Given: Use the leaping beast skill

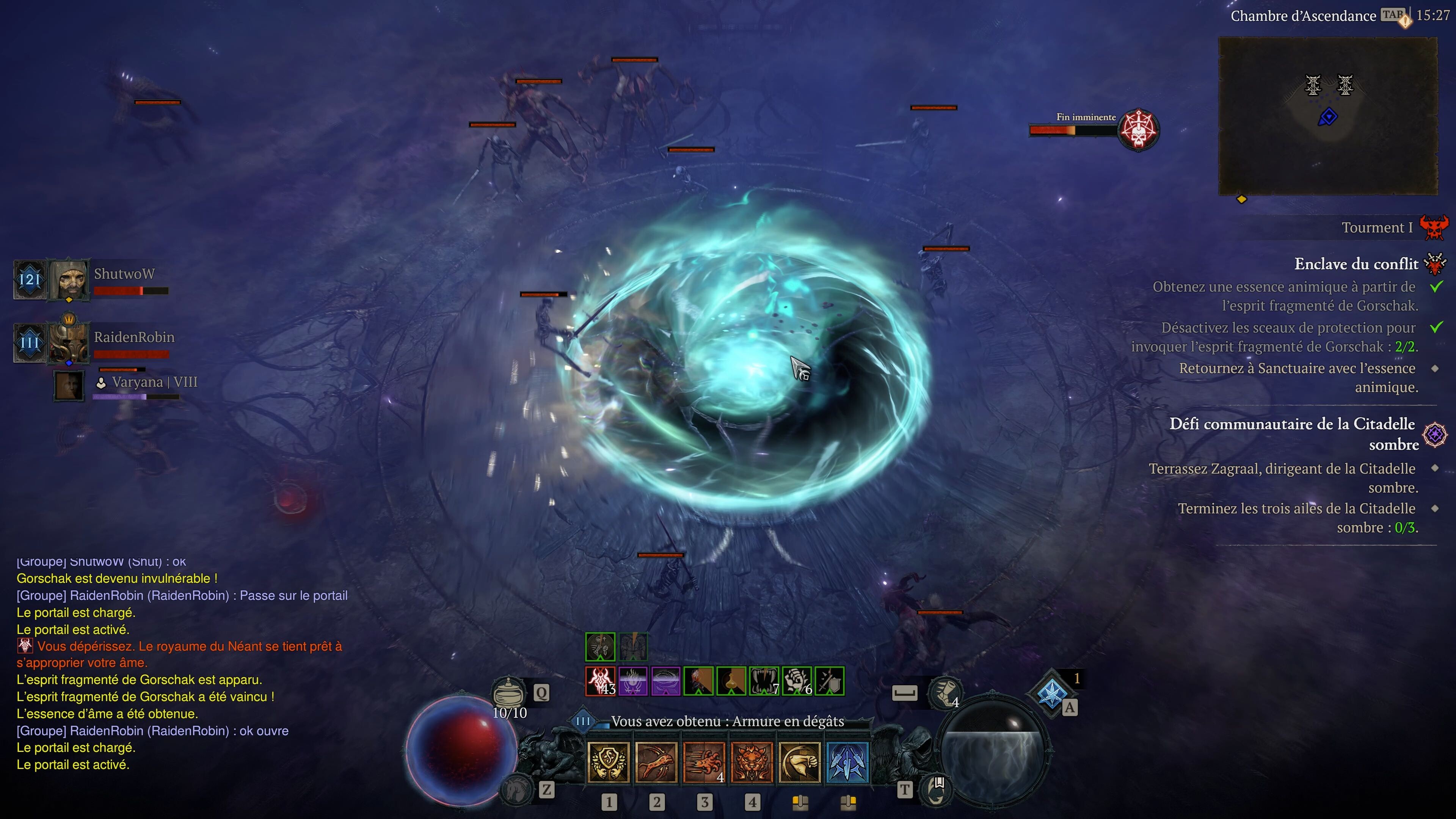Looking at the screenshot, I should (656, 763).
